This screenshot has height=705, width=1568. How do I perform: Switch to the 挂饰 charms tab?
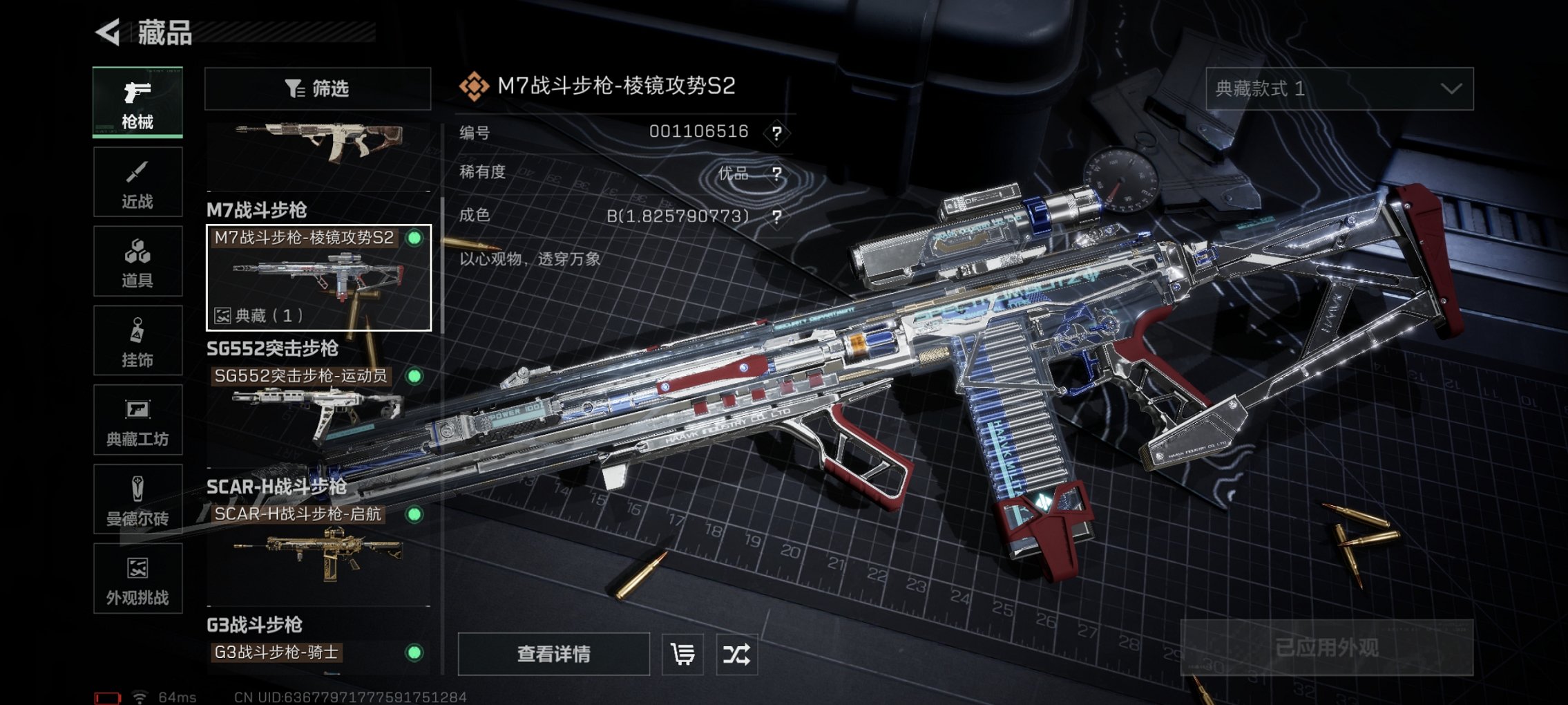tap(137, 341)
